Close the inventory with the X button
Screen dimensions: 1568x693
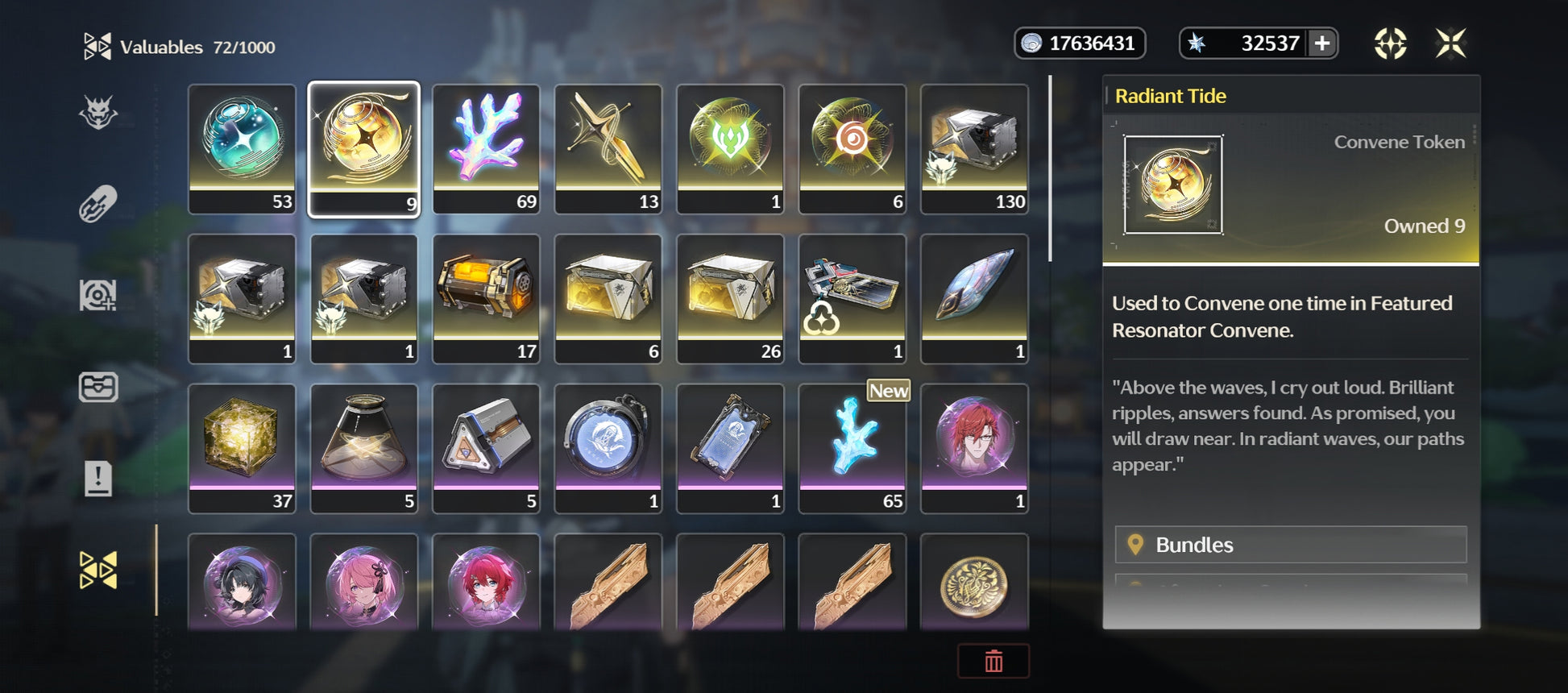pyautogui.click(x=1450, y=44)
